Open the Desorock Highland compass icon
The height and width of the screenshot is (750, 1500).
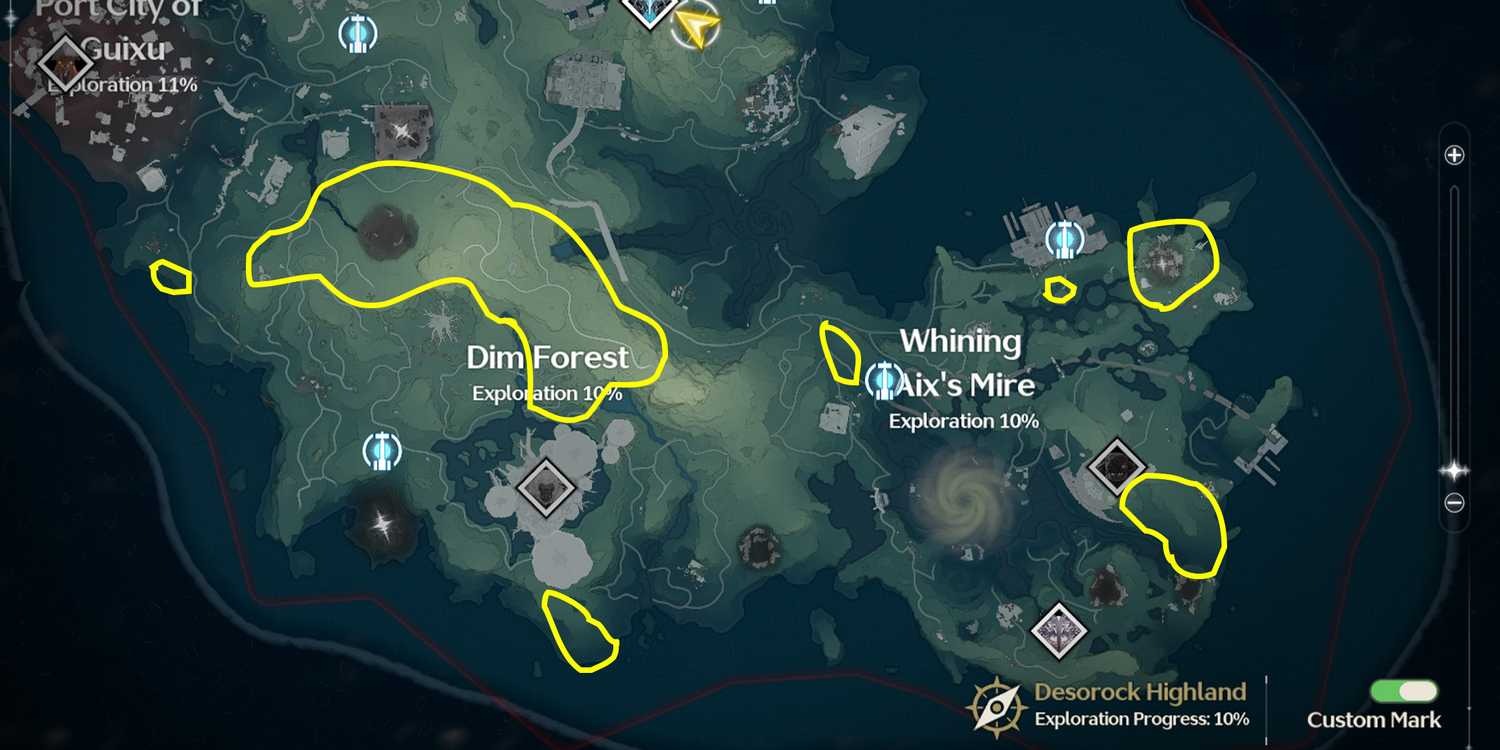click(x=997, y=704)
